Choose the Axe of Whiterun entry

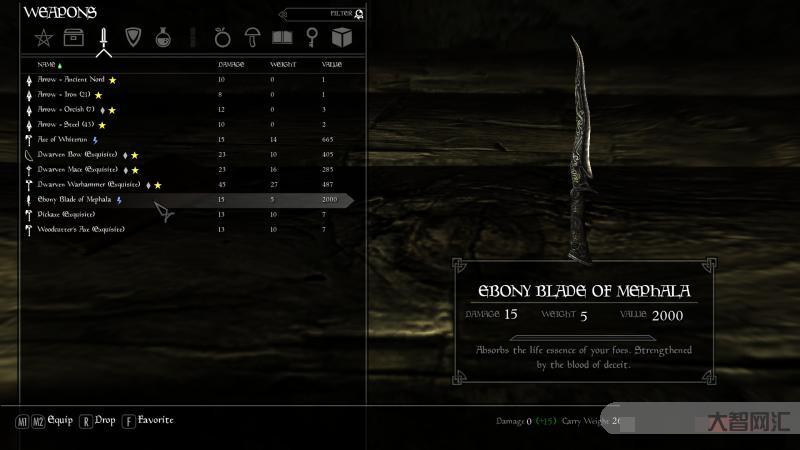pyautogui.click(x=63, y=140)
